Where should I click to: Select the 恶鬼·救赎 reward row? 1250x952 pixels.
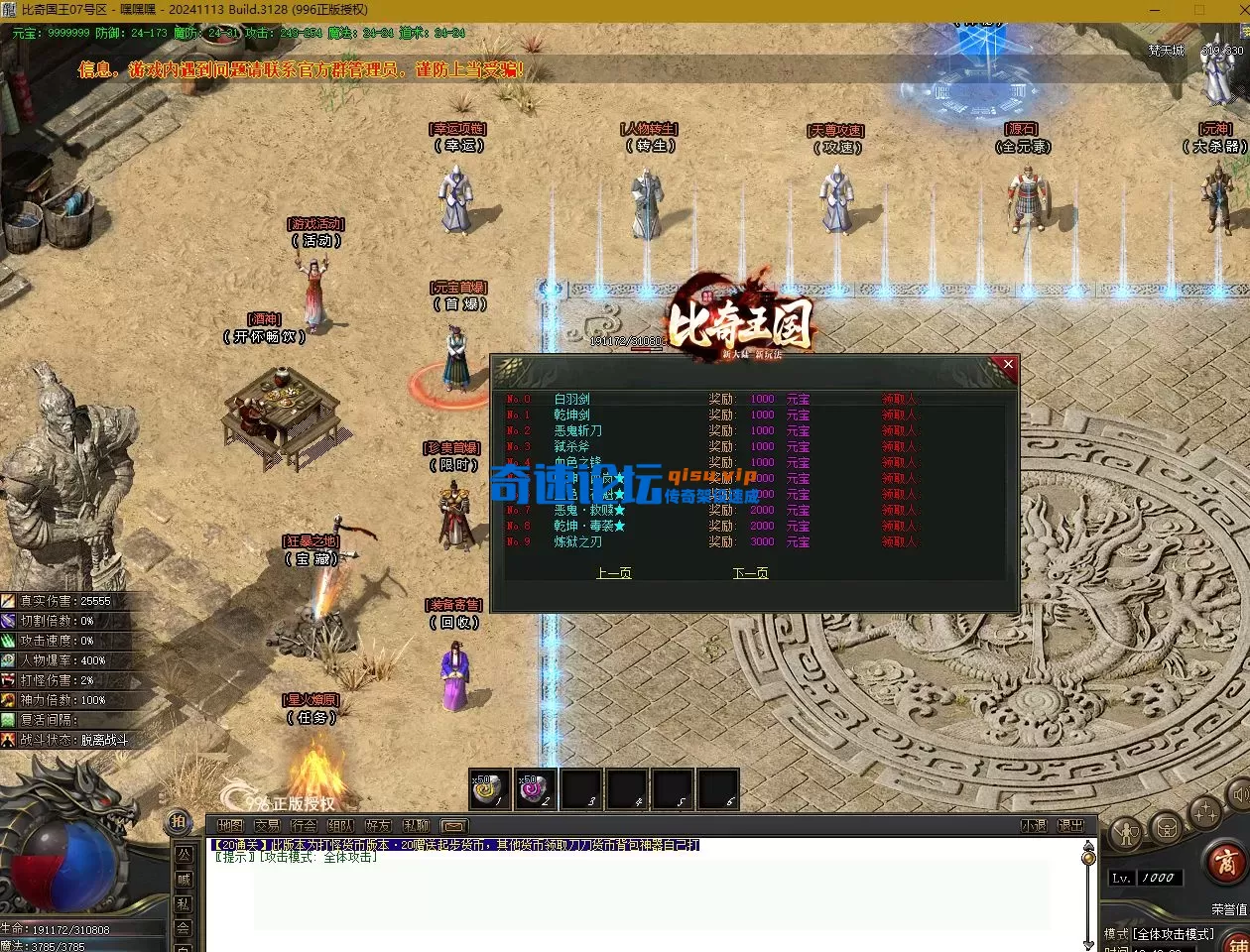(584, 511)
